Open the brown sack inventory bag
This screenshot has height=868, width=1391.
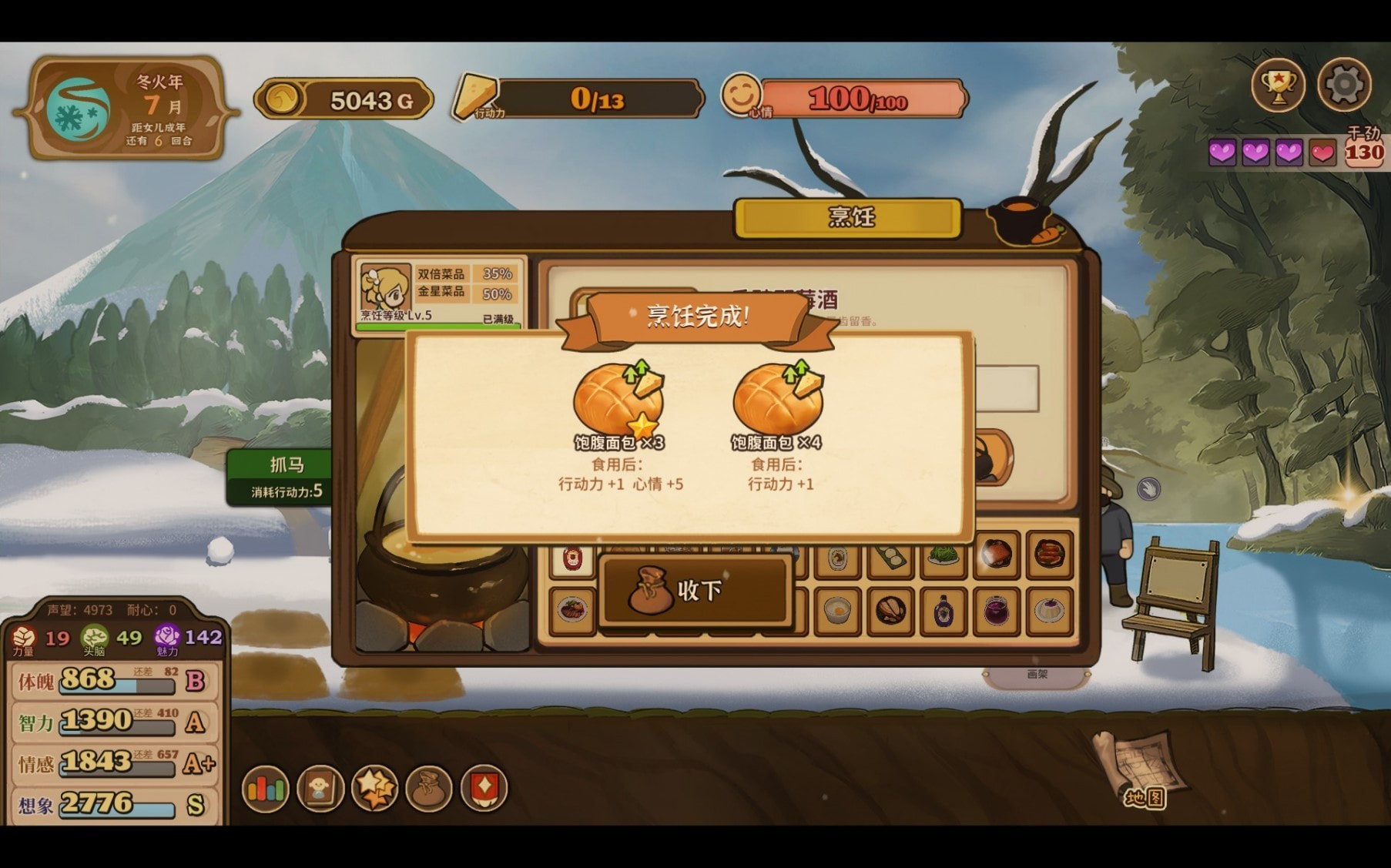tap(429, 789)
